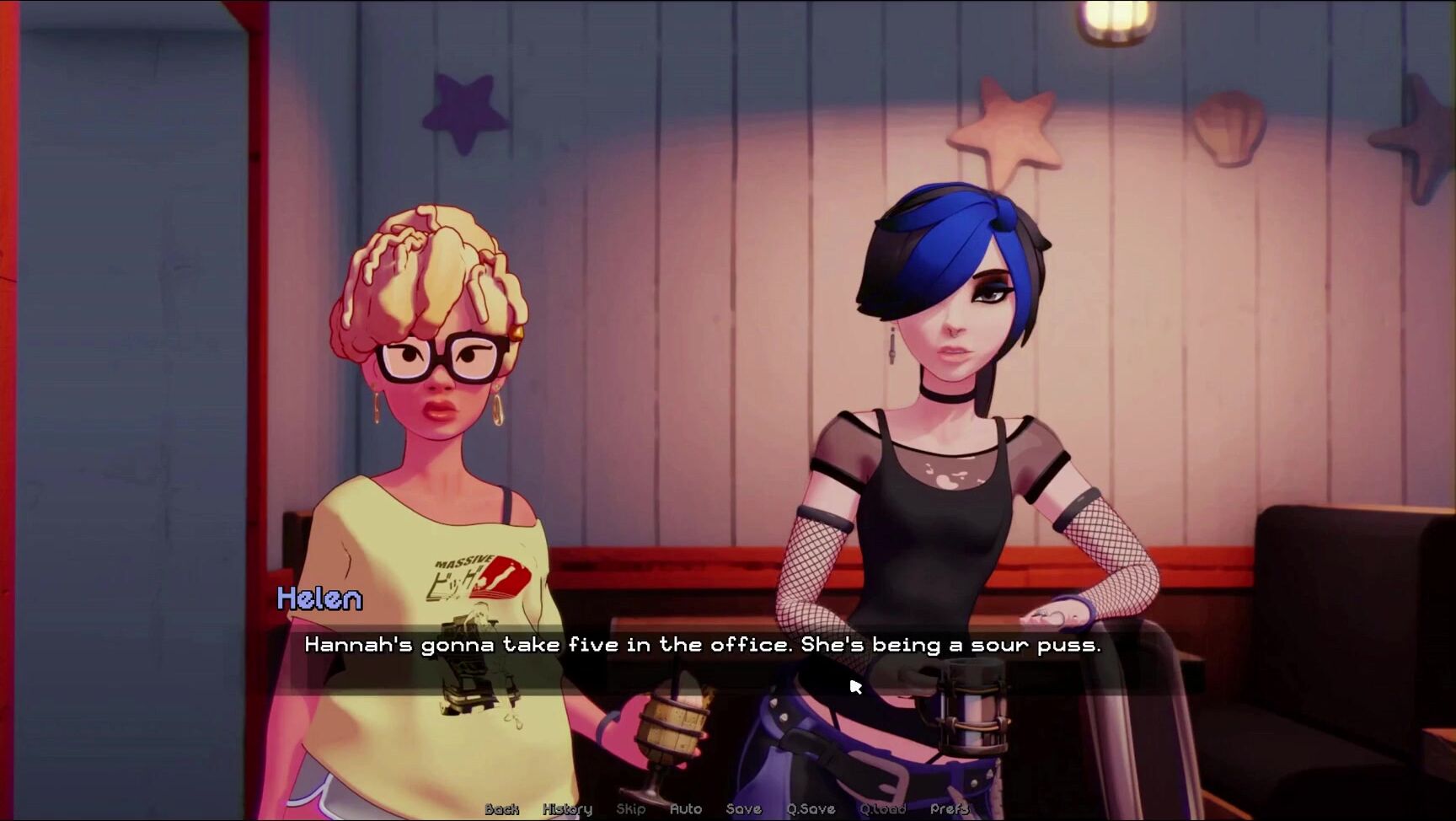
Task: Activate Skip to fast-forward dialogue
Action: (x=630, y=809)
